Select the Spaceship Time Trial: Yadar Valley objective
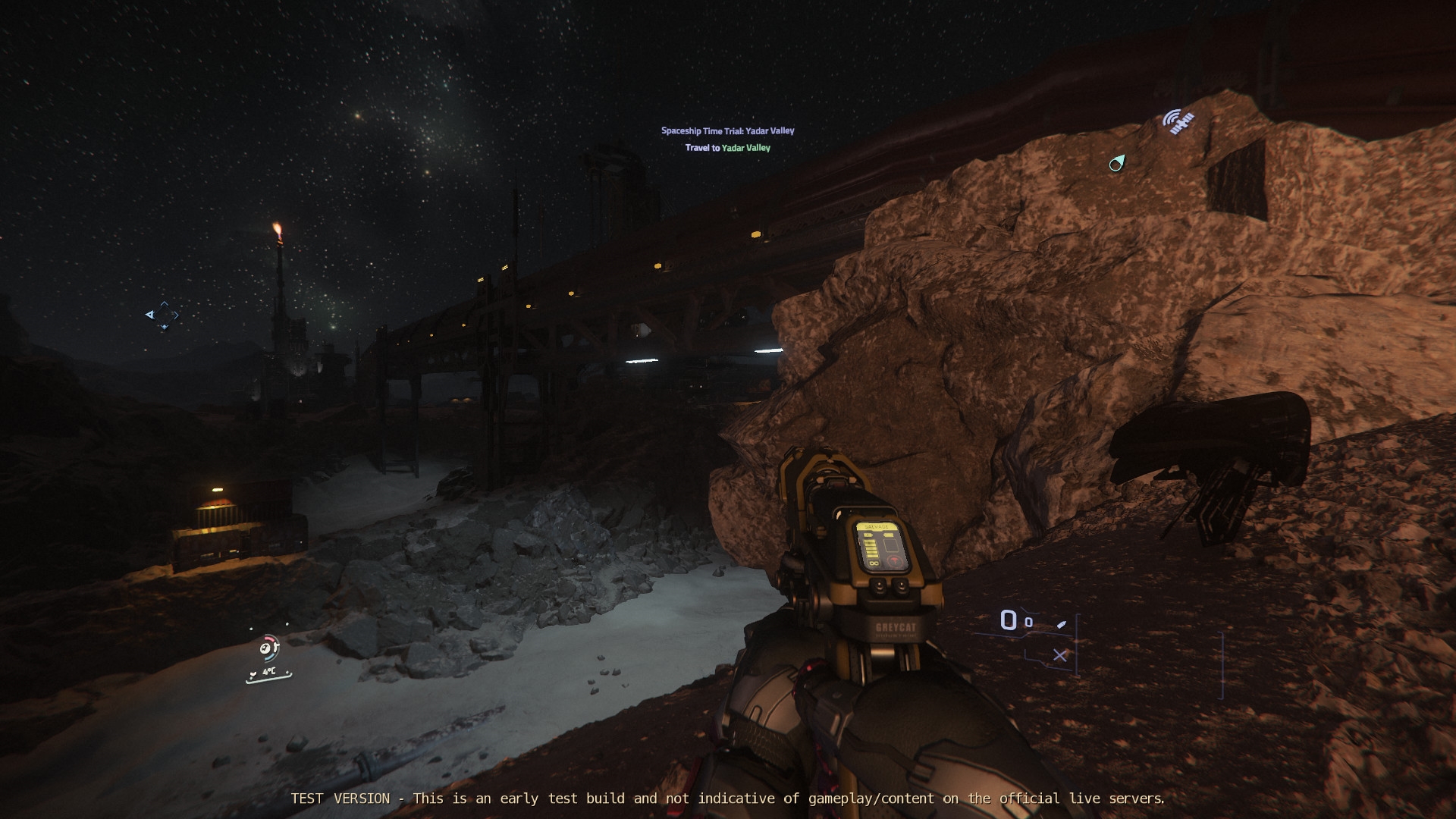The height and width of the screenshot is (819, 1456). click(x=727, y=130)
